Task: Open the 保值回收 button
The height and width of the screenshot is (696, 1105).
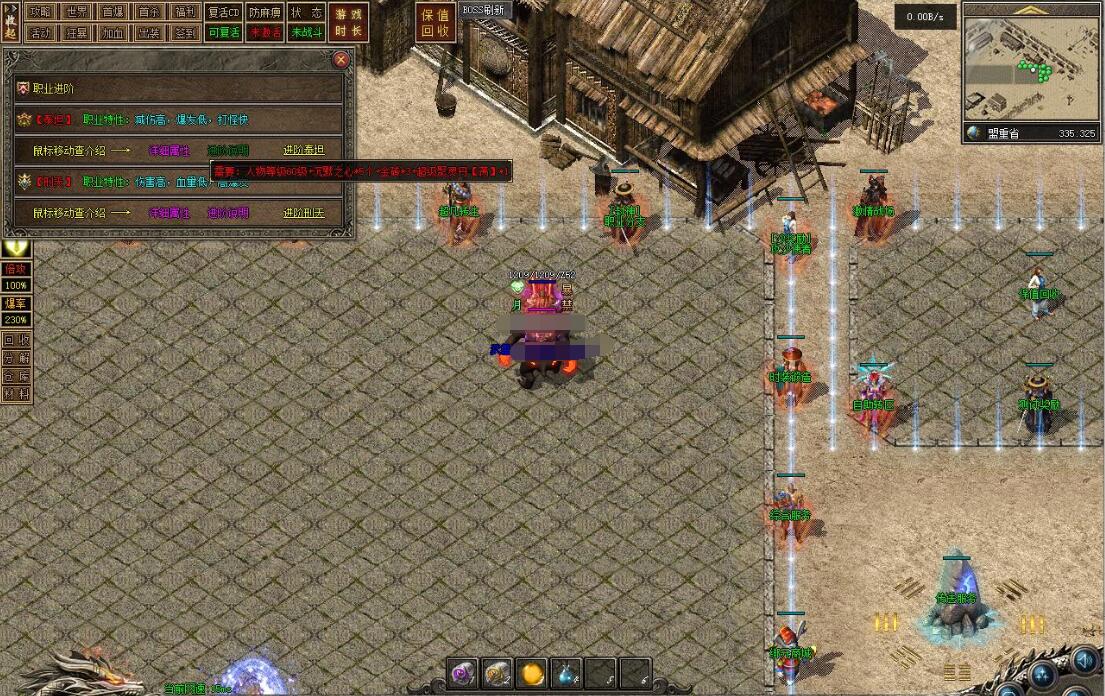Action: pos(435,22)
